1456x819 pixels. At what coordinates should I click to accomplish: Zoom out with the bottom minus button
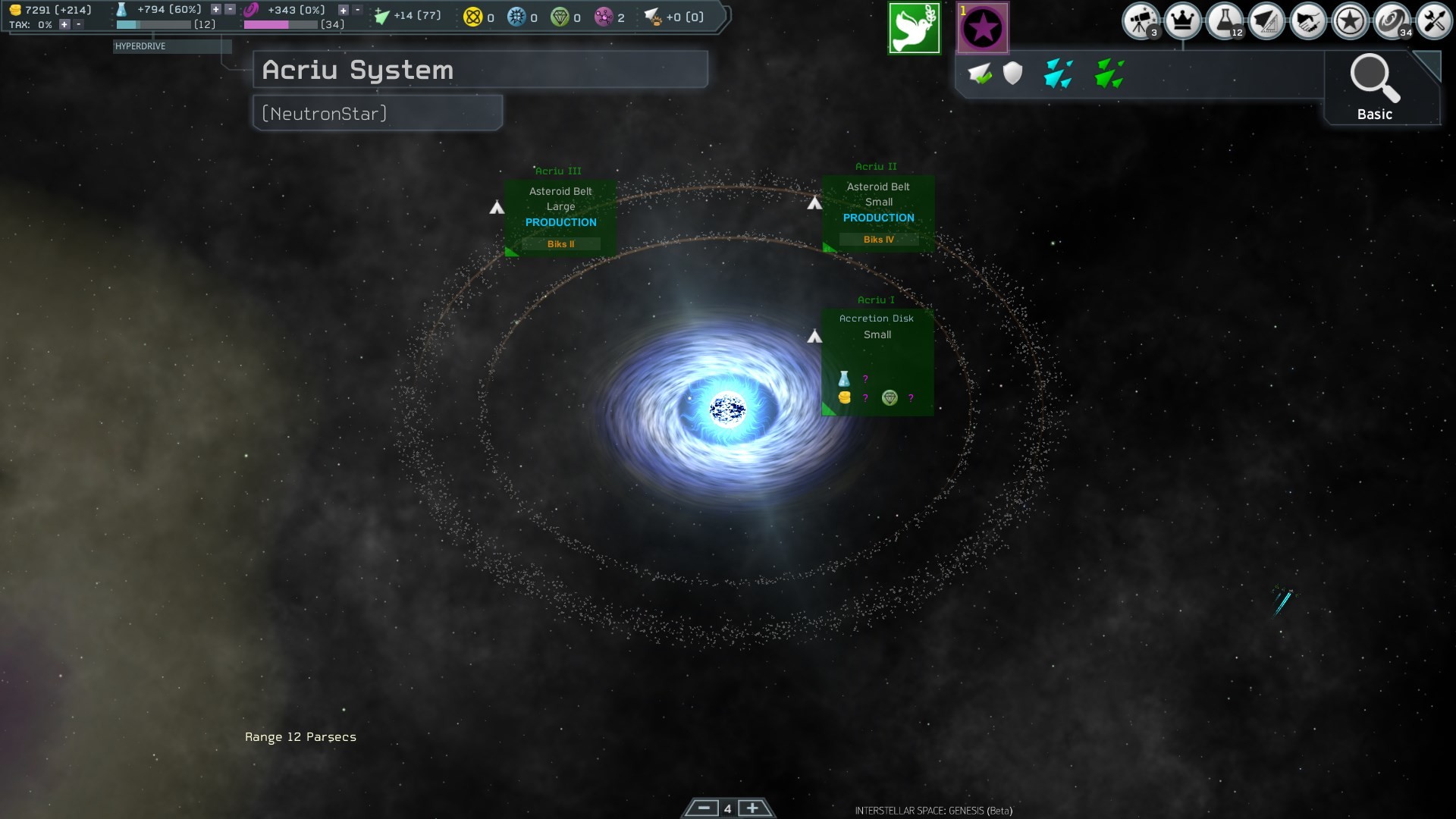703,808
